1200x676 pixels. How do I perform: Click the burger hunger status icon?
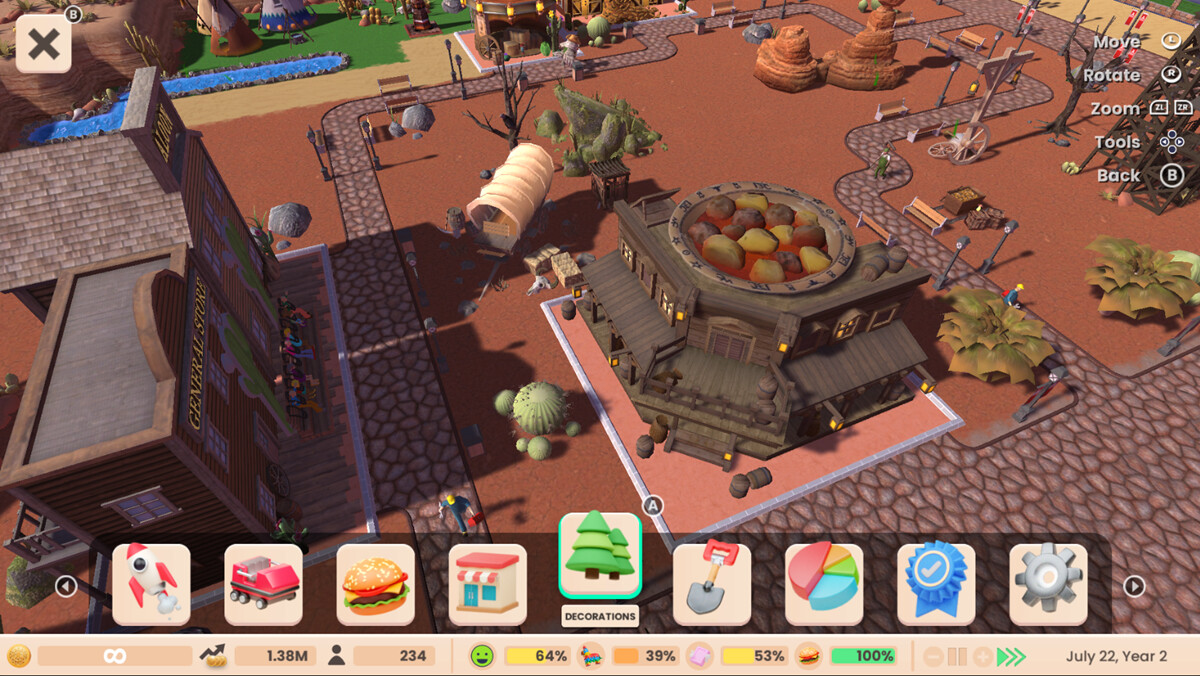pos(808,656)
